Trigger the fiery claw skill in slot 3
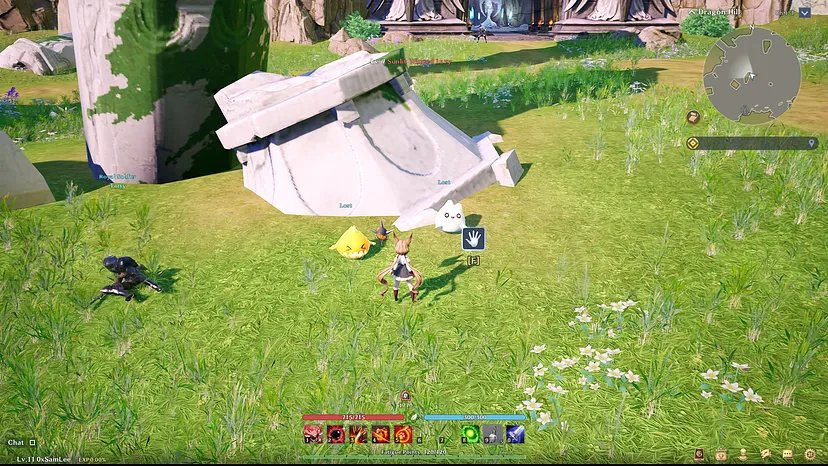 (358, 434)
